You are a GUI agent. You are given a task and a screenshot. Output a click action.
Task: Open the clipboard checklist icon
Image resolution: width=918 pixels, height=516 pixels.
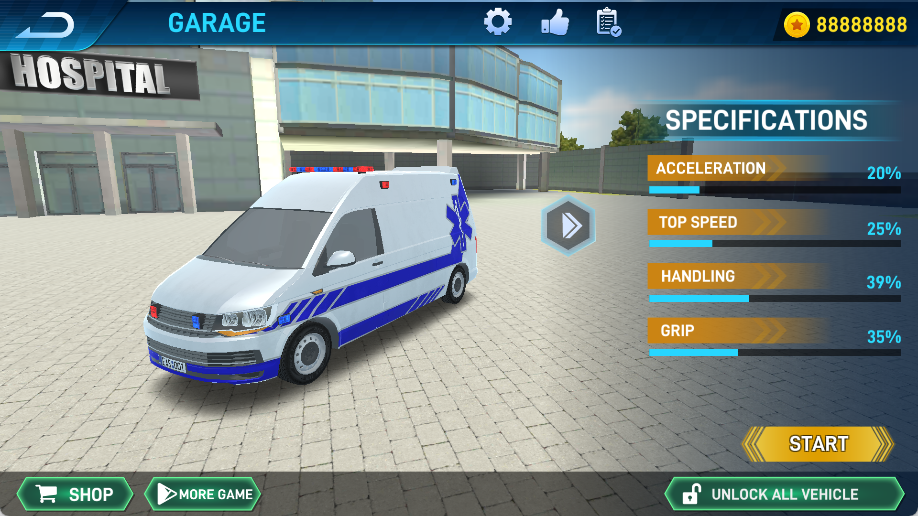[608, 22]
